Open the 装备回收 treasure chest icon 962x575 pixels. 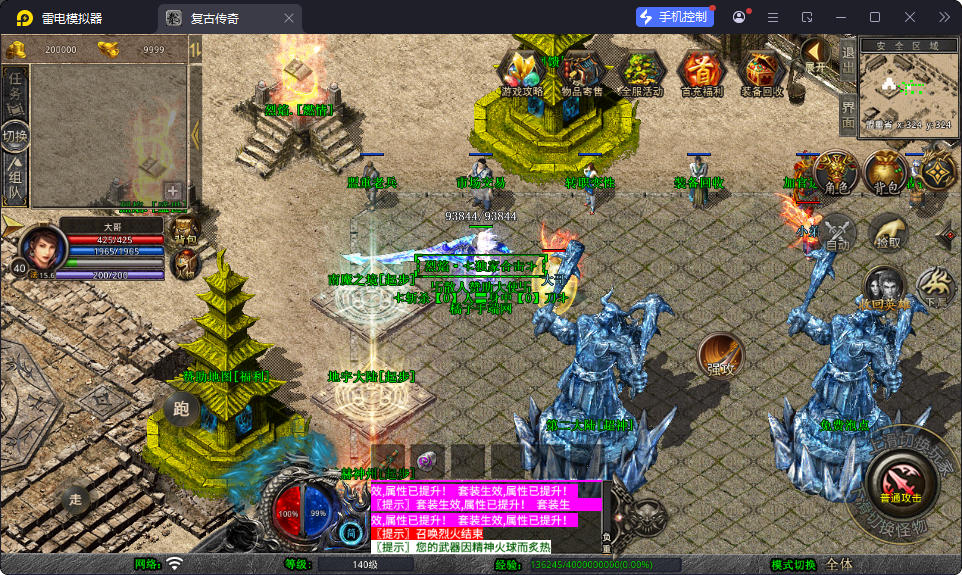(x=762, y=72)
